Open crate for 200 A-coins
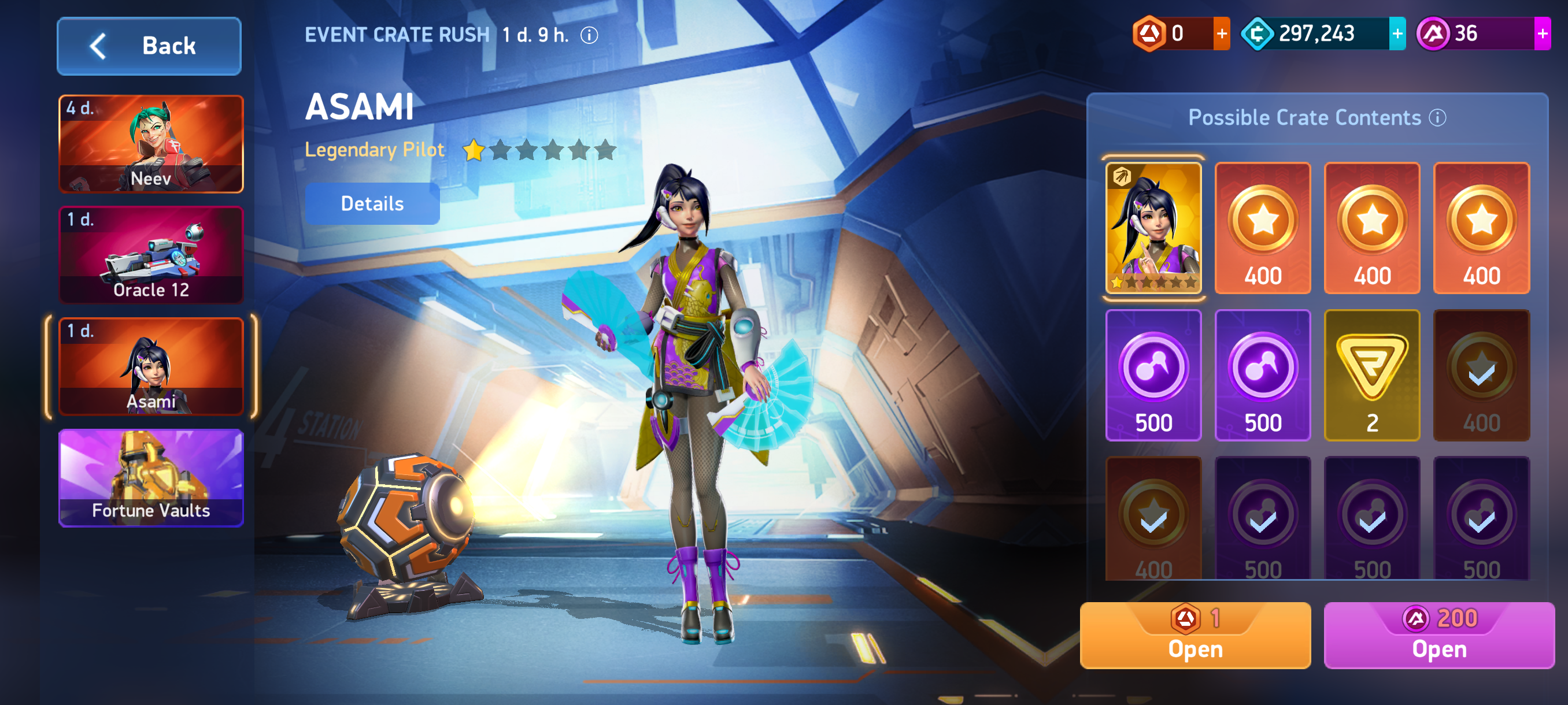1568x705 pixels. point(1438,635)
